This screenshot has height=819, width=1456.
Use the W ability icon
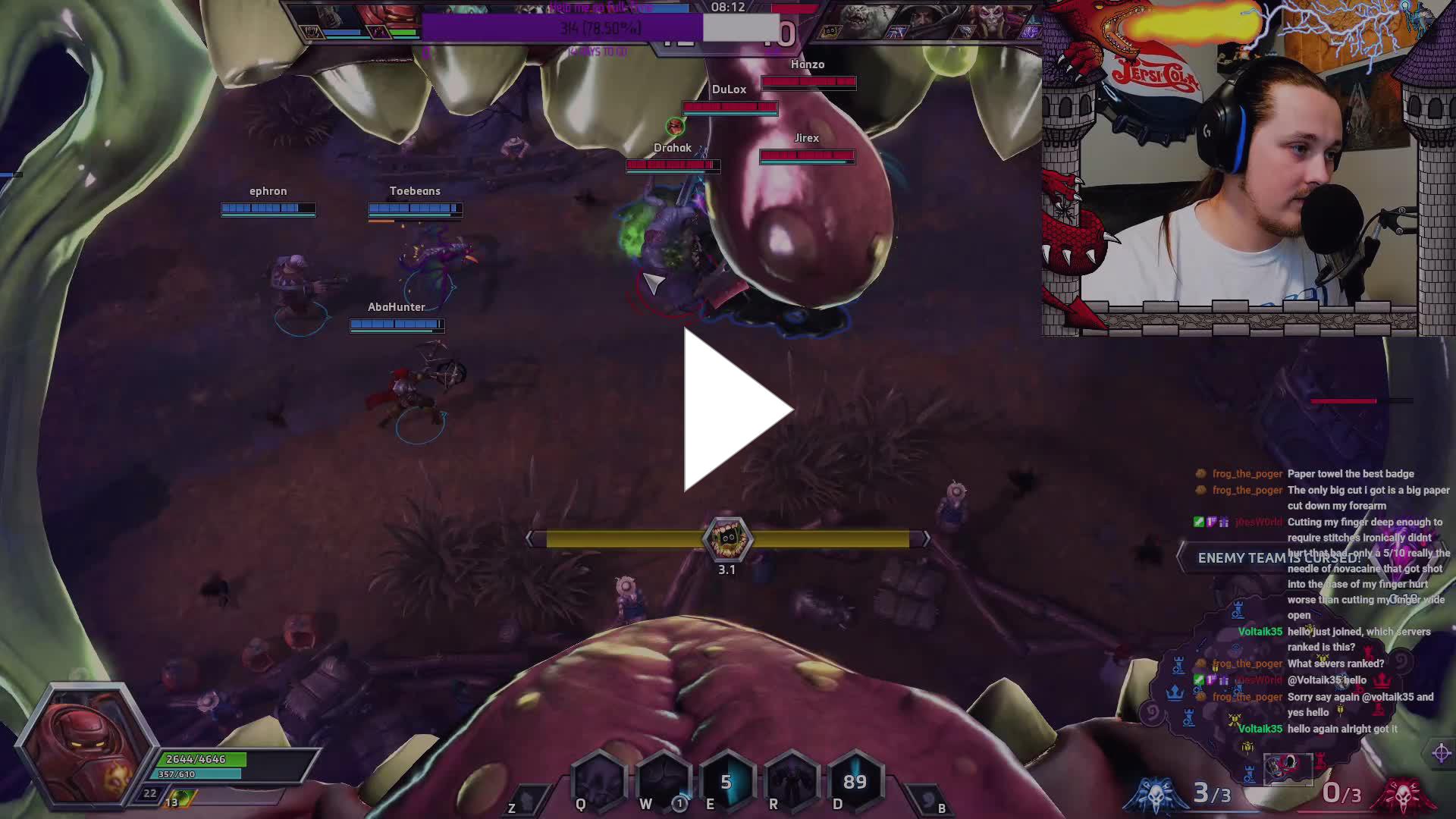(663, 780)
